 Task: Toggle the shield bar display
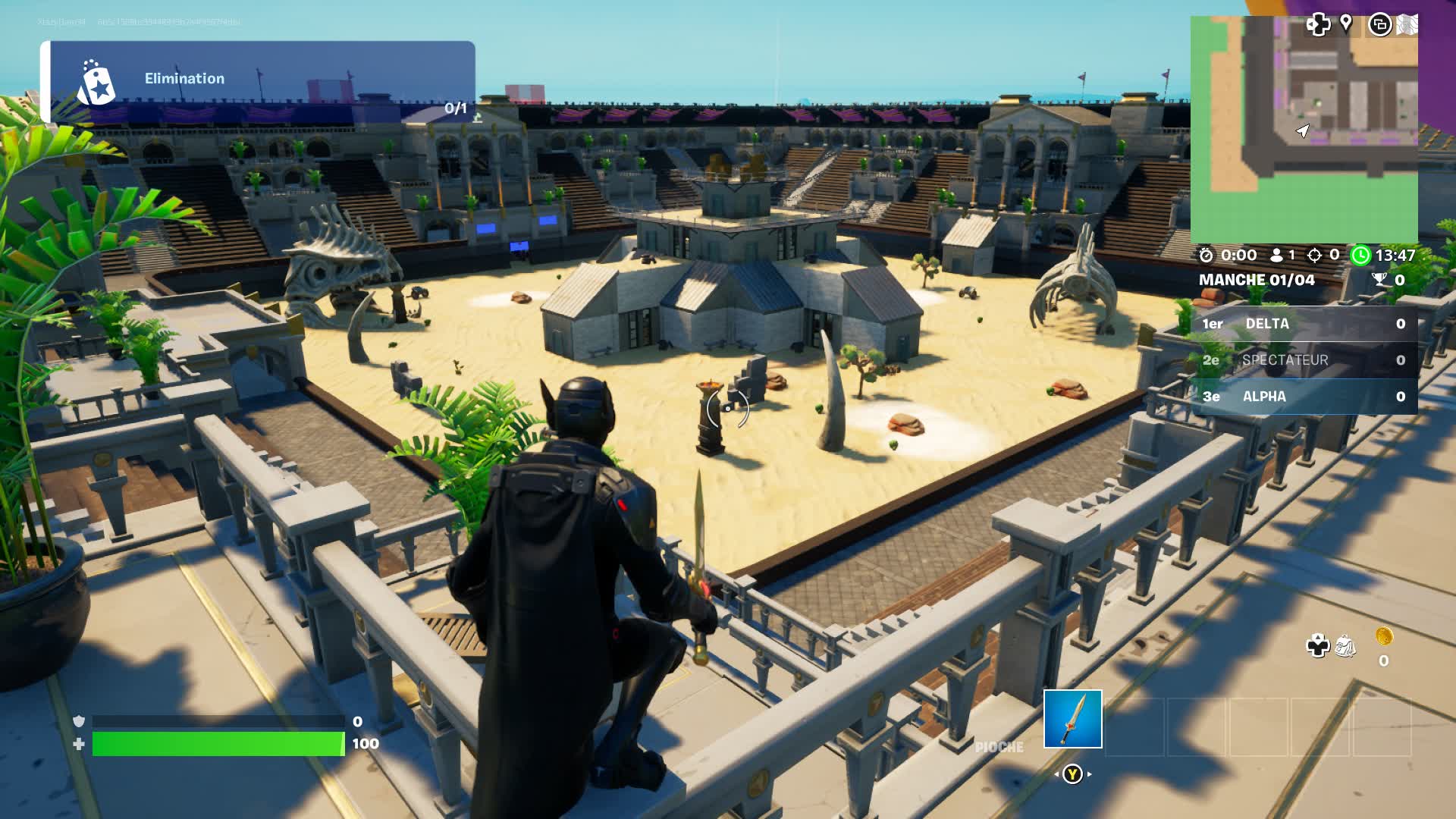click(x=212, y=723)
